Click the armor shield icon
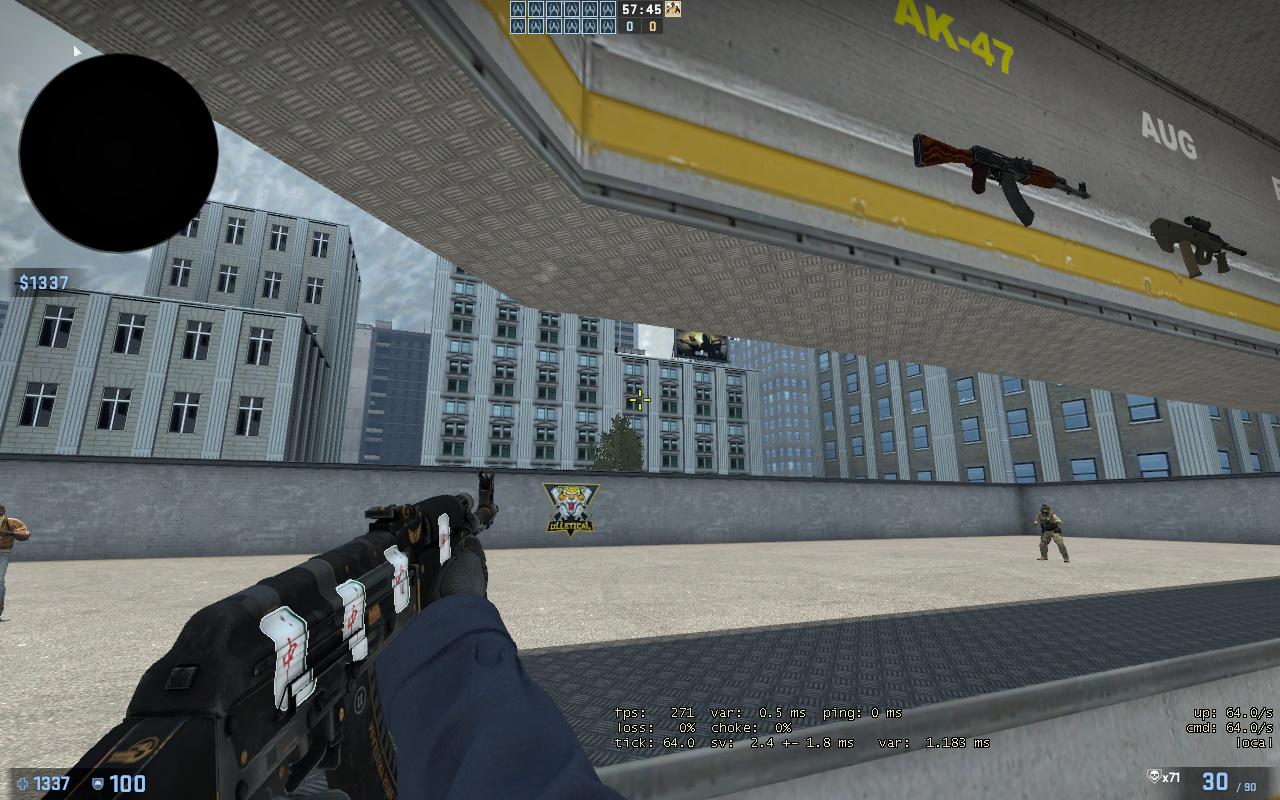 tap(98, 784)
